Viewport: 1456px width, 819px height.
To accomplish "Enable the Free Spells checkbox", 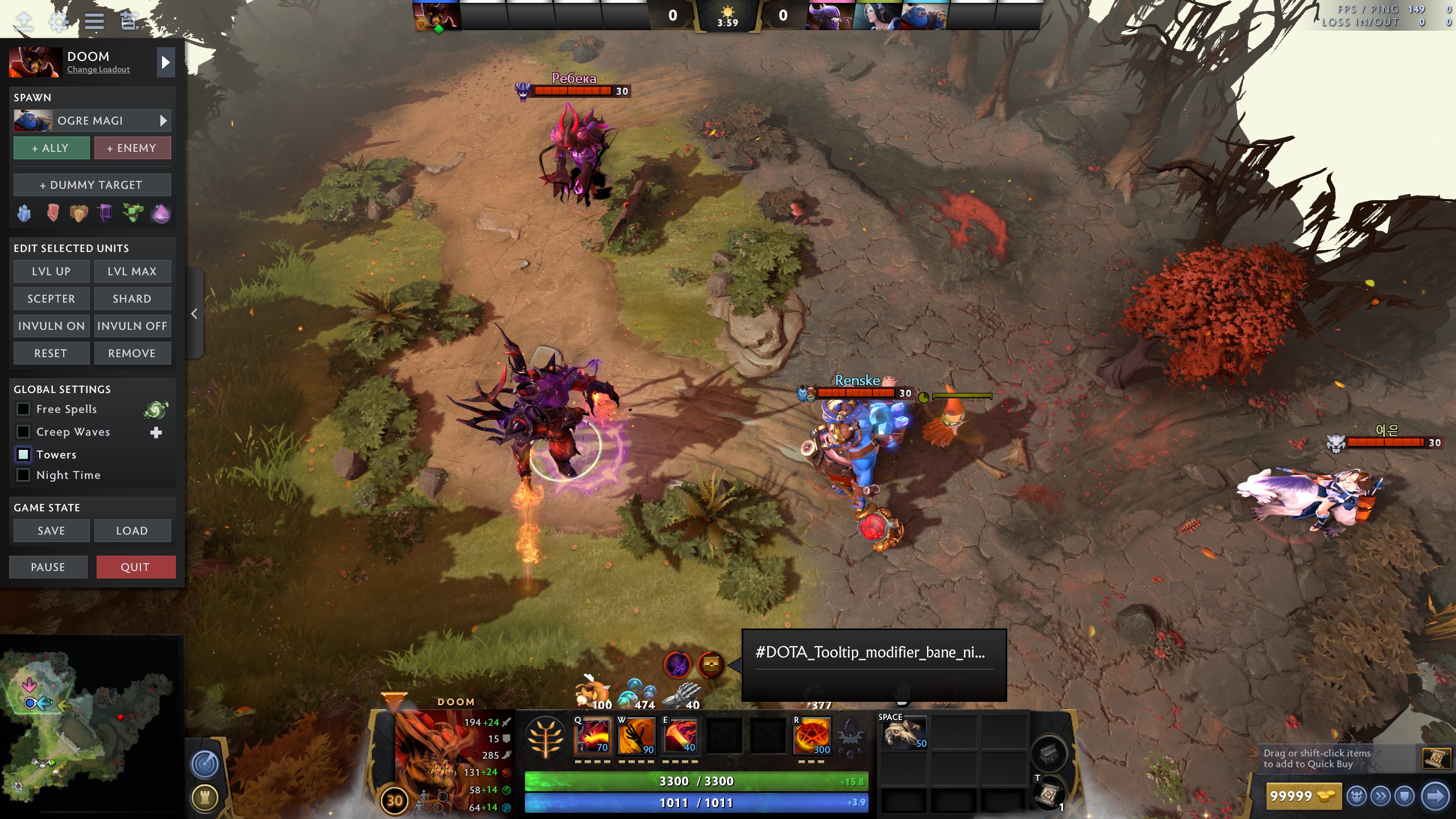I will click(x=23, y=409).
